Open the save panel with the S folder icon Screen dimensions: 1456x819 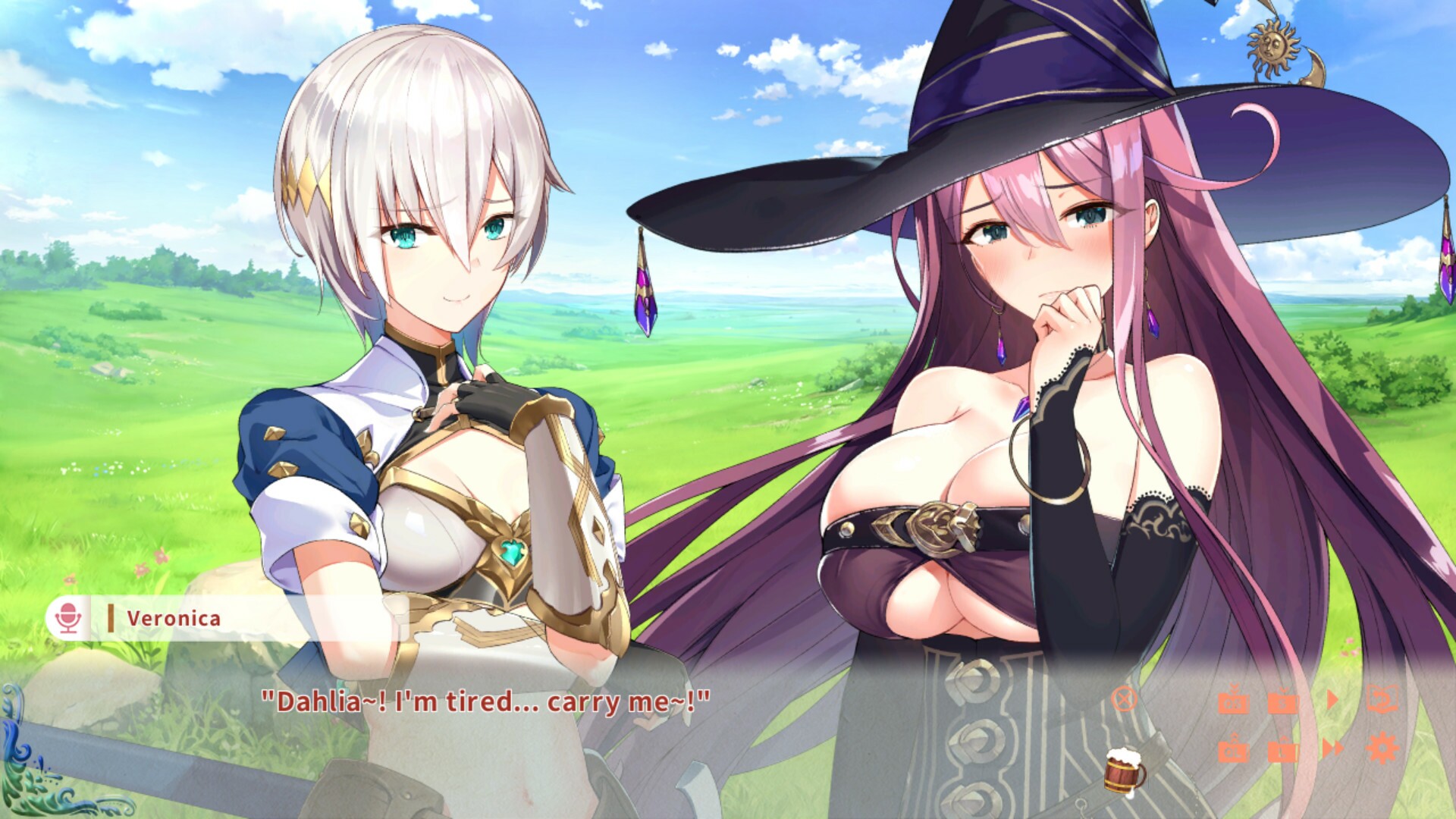coord(1283,703)
